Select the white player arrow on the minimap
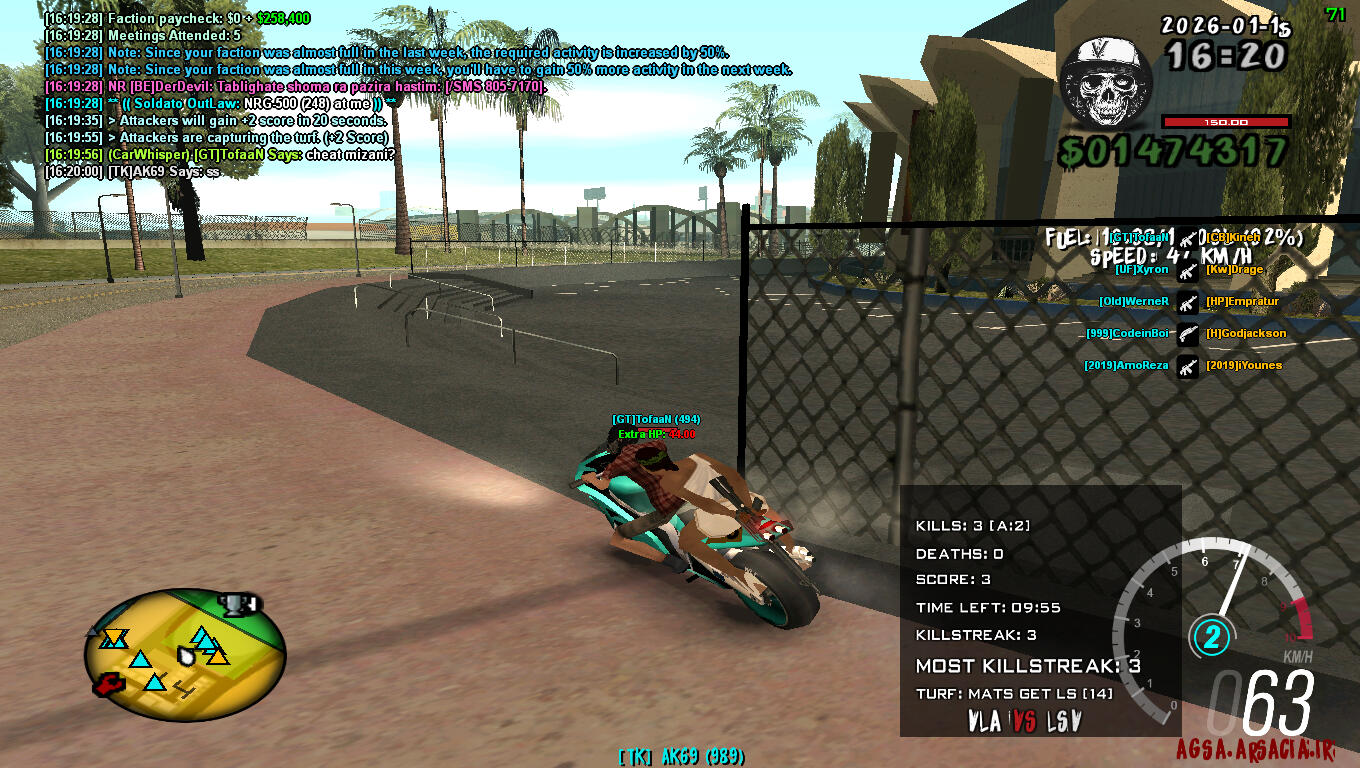Screen dimensions: 1360x768 pos(186,655)
